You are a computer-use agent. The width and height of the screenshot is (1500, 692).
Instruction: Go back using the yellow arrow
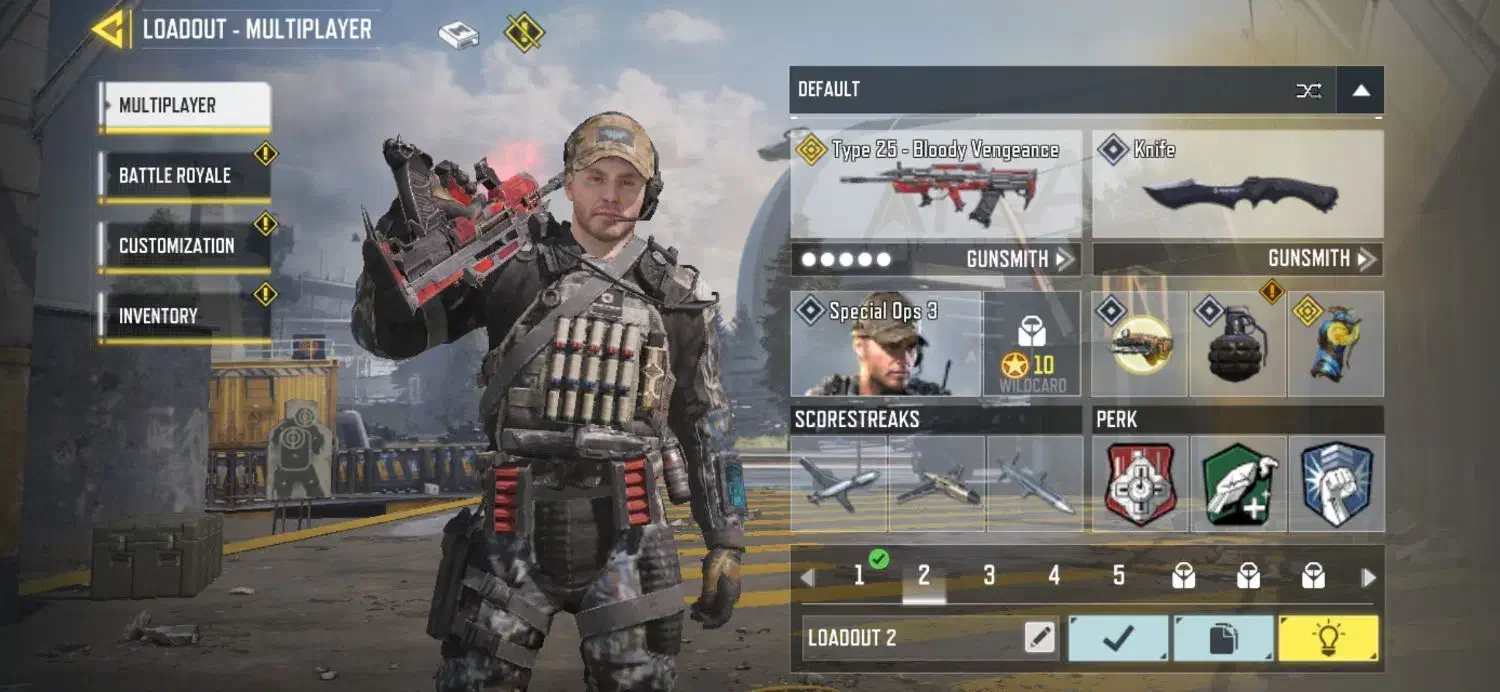click(108, 29)
